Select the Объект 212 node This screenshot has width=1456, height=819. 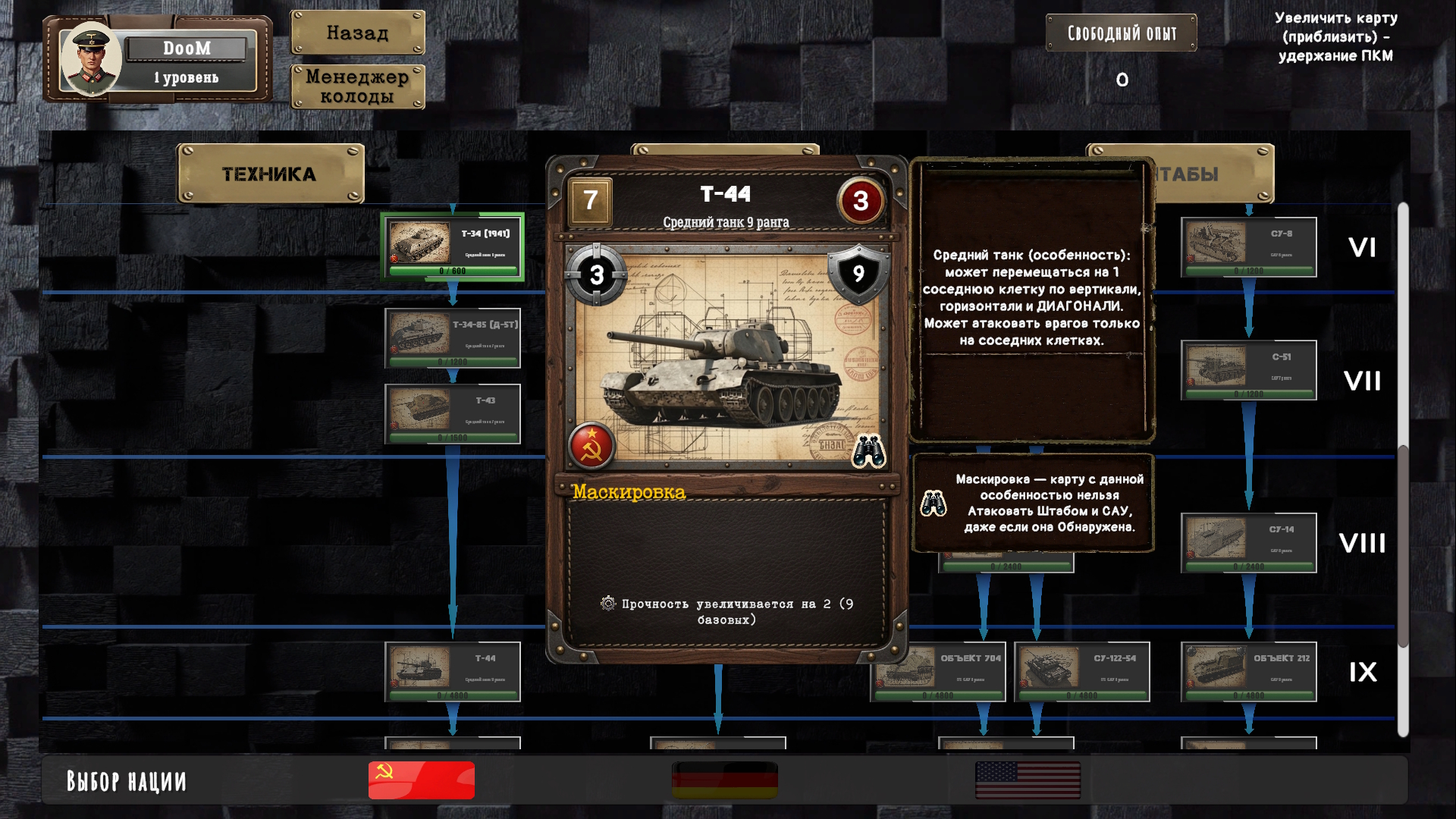point(1248,672)
